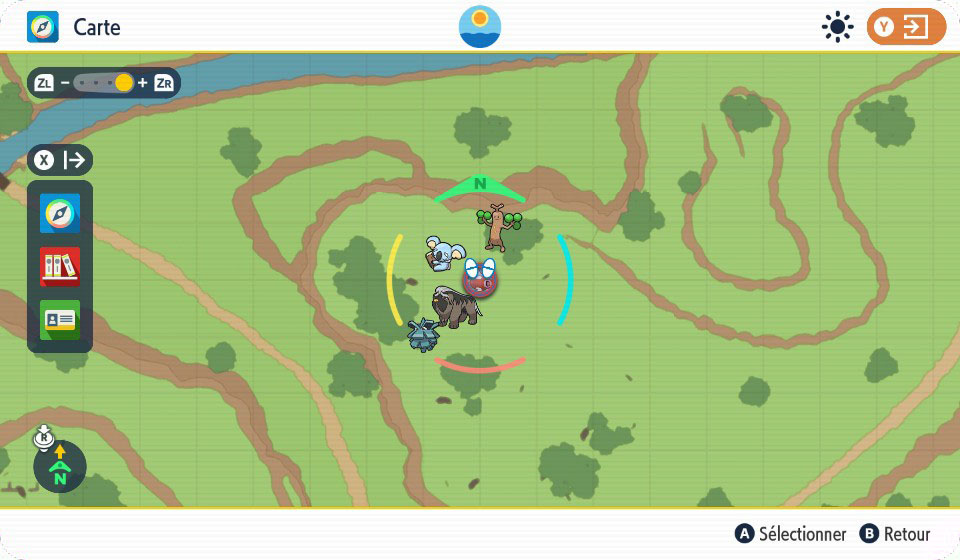Click Retour to go back
The width and height of the screenshot is (960, 560).
click(x=895, y=534)
